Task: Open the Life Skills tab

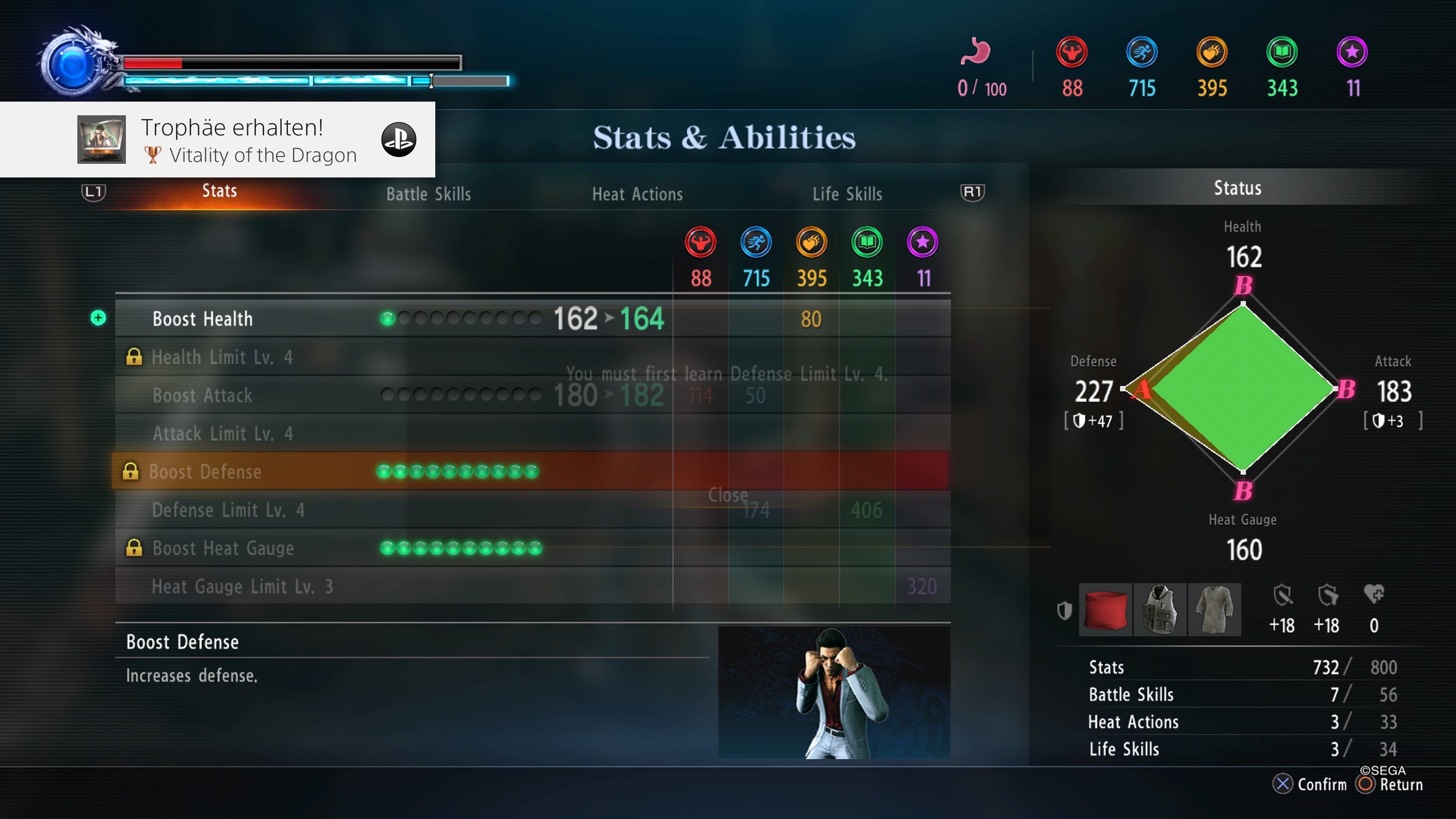Action: tap(847, 195)
